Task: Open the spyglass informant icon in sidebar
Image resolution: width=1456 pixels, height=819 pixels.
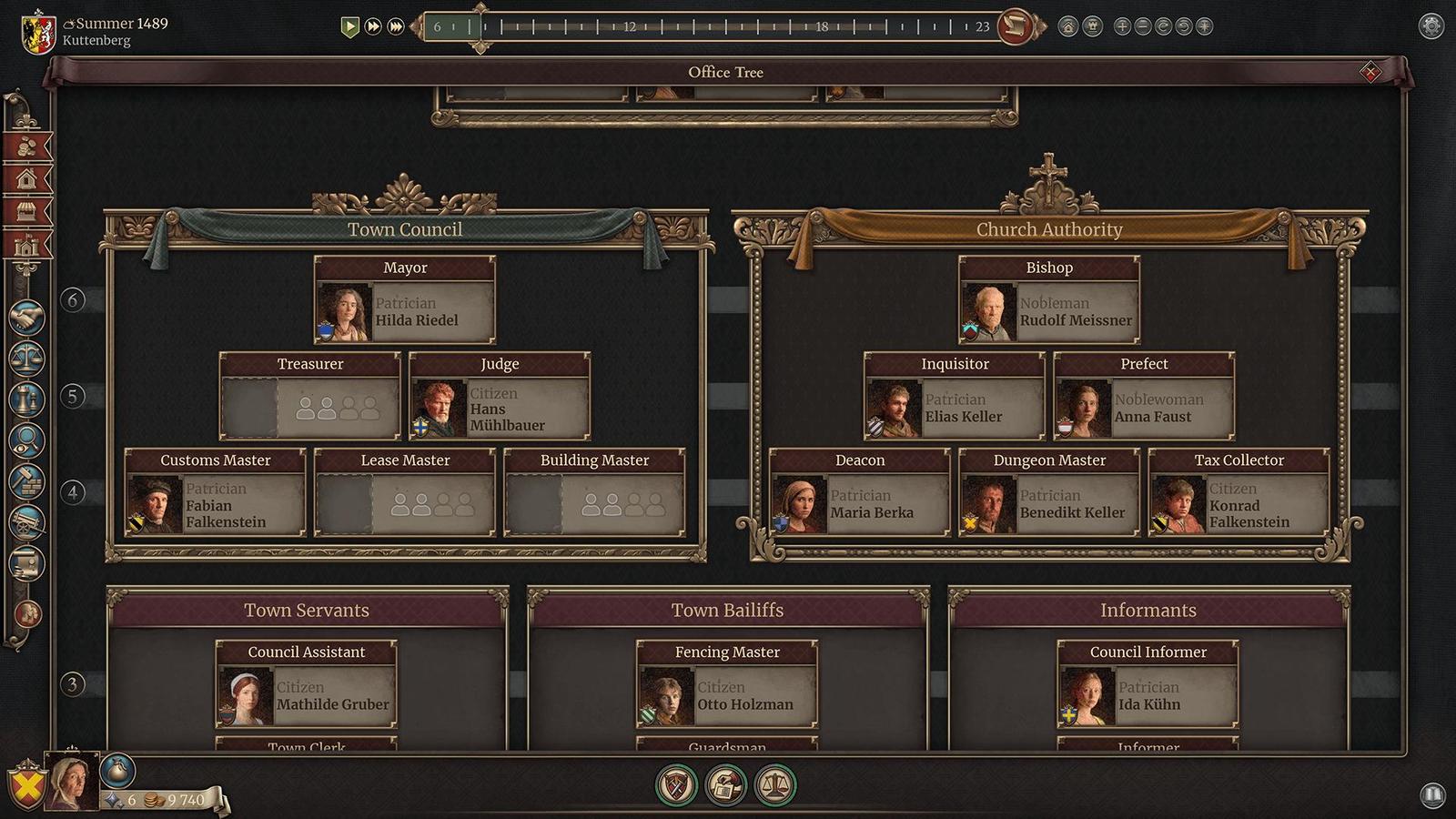Action: [25, 439]
